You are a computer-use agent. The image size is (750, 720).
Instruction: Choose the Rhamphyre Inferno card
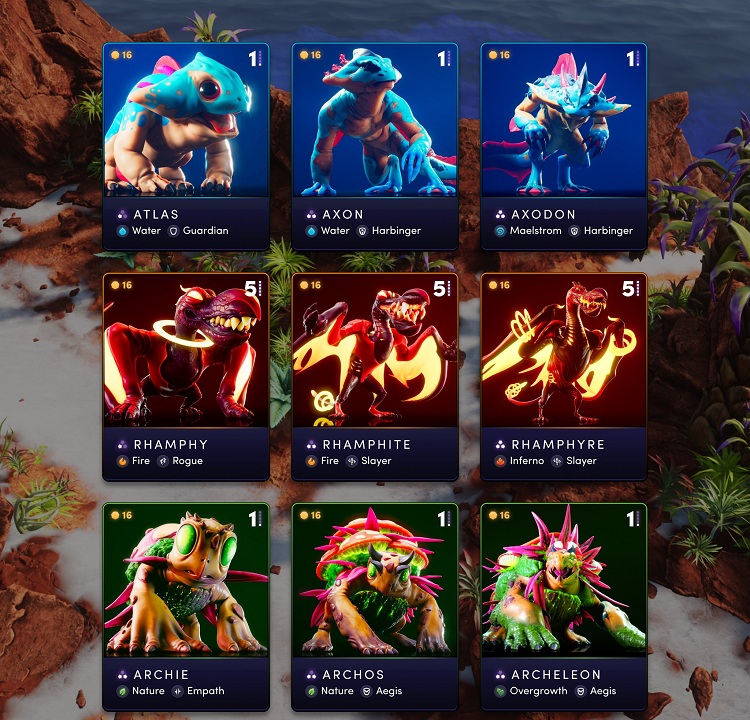564,376
